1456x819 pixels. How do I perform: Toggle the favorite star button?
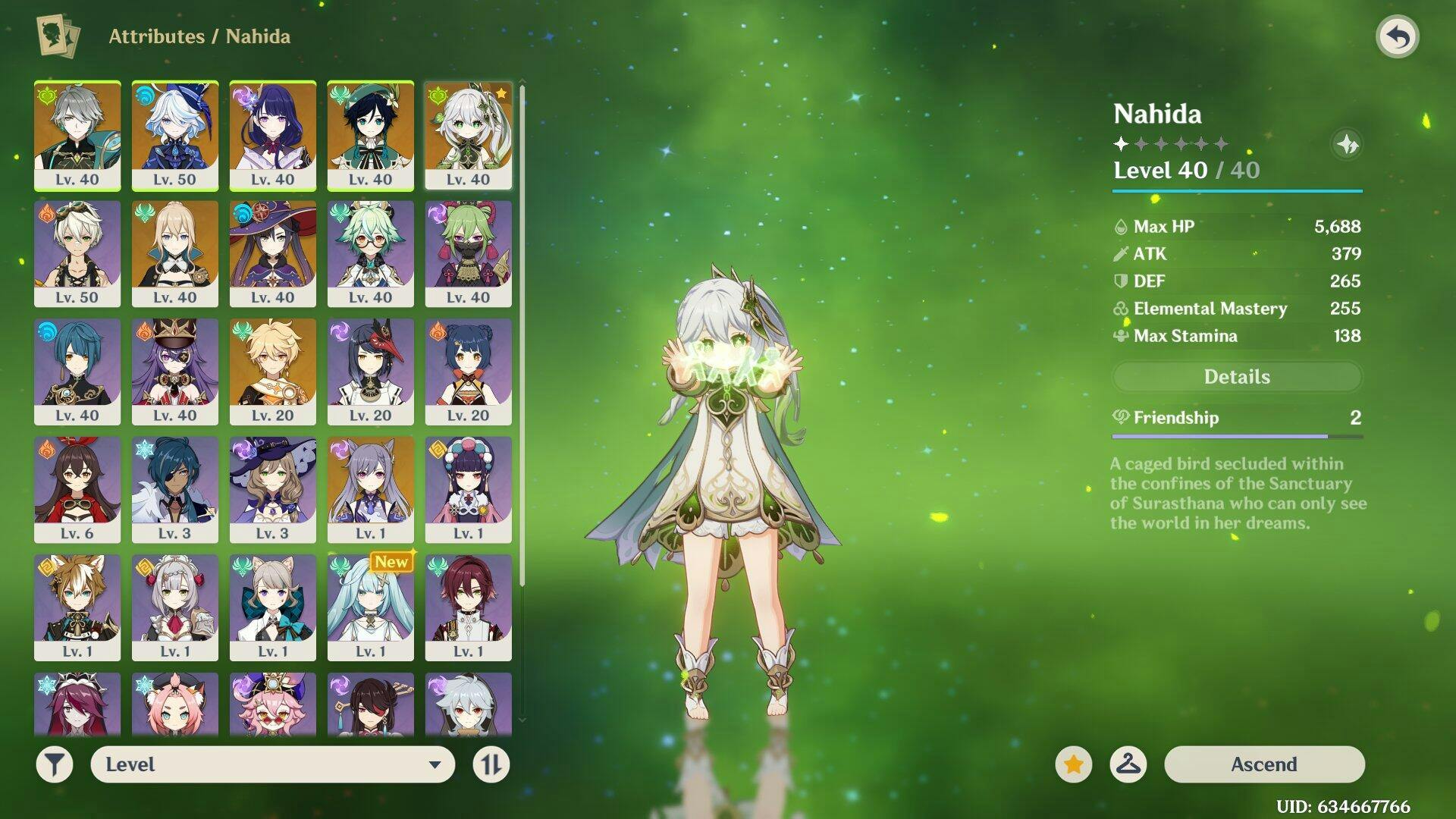1073,764
